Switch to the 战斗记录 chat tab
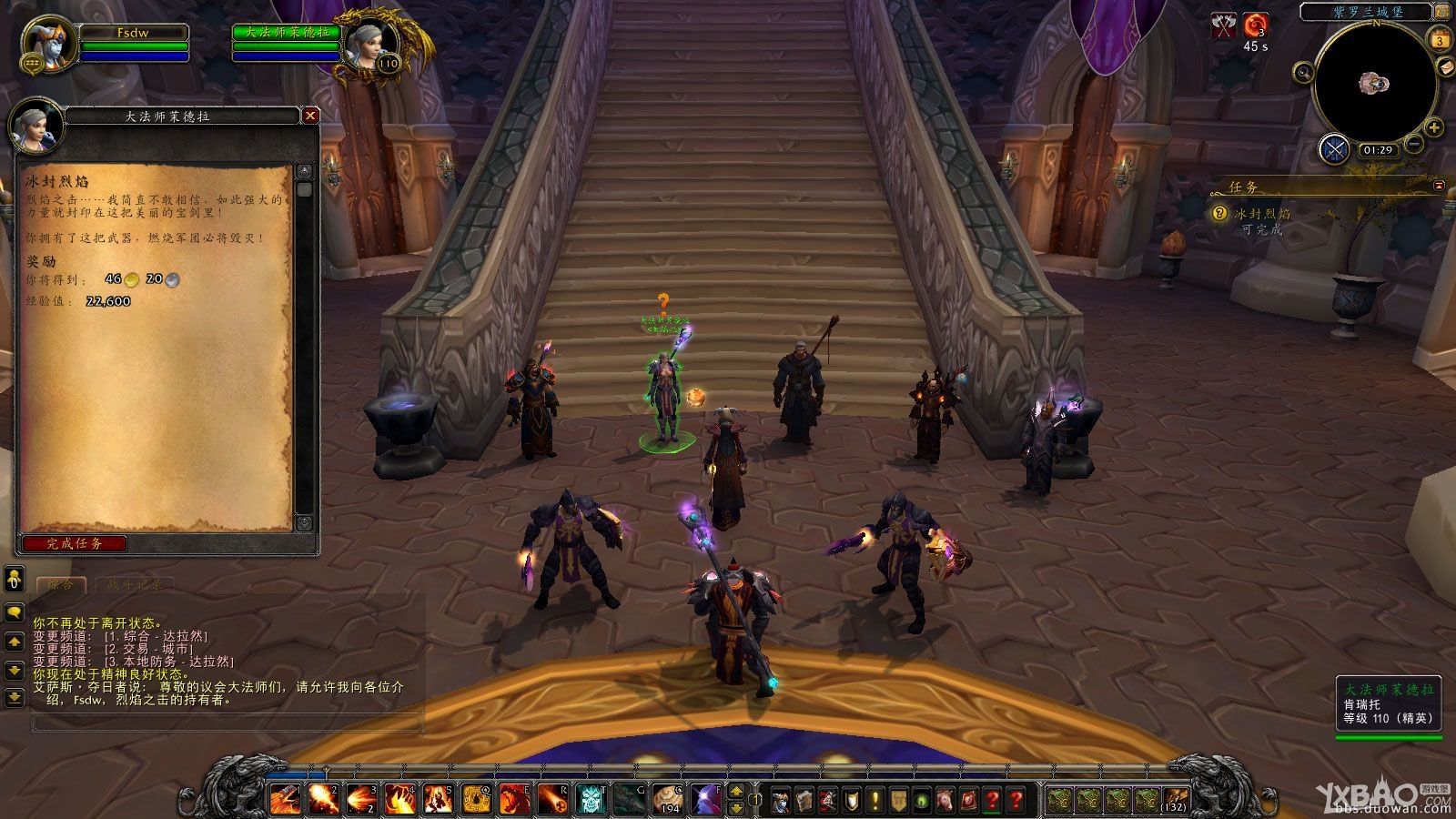1456x819 pixels. click(134, 584)
